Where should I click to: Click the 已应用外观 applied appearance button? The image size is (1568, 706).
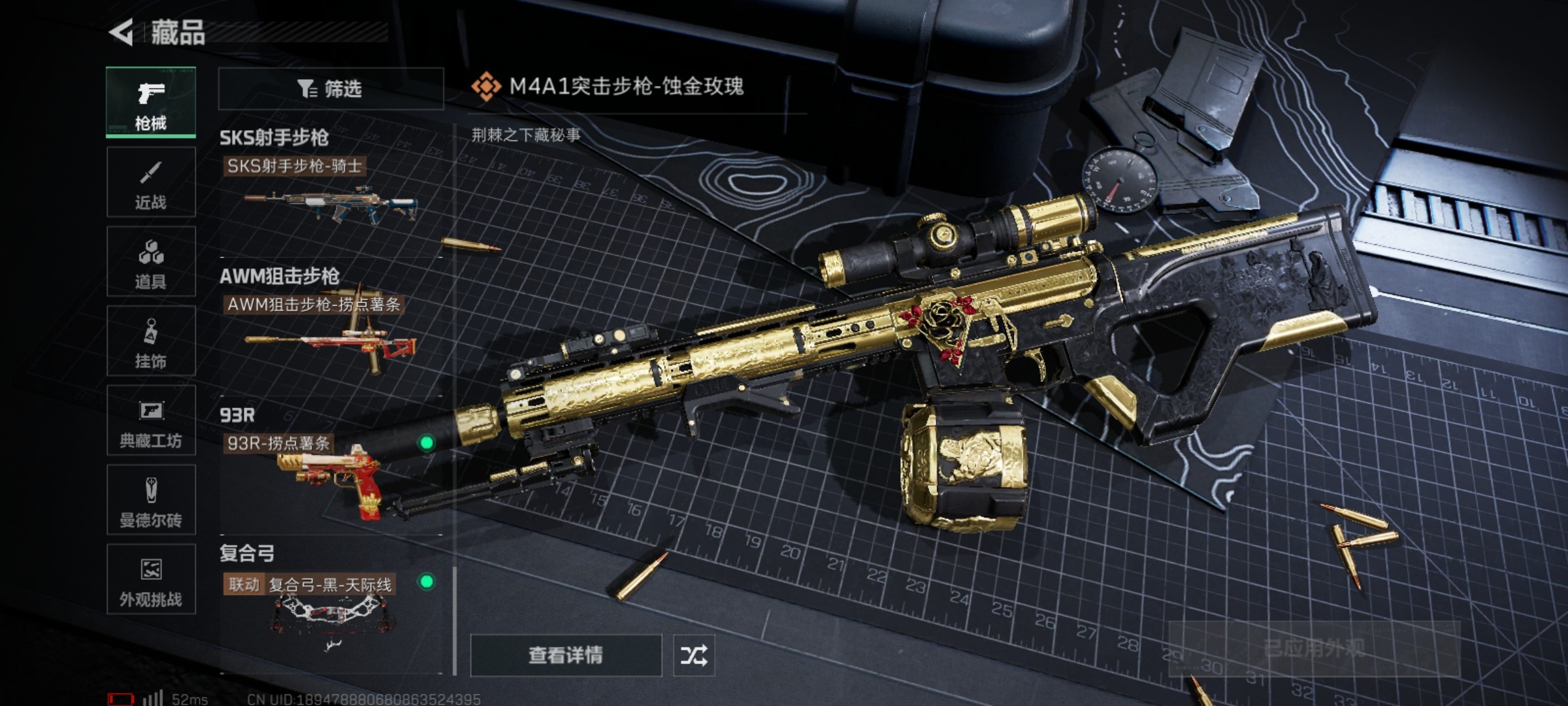pos(1313,648)
